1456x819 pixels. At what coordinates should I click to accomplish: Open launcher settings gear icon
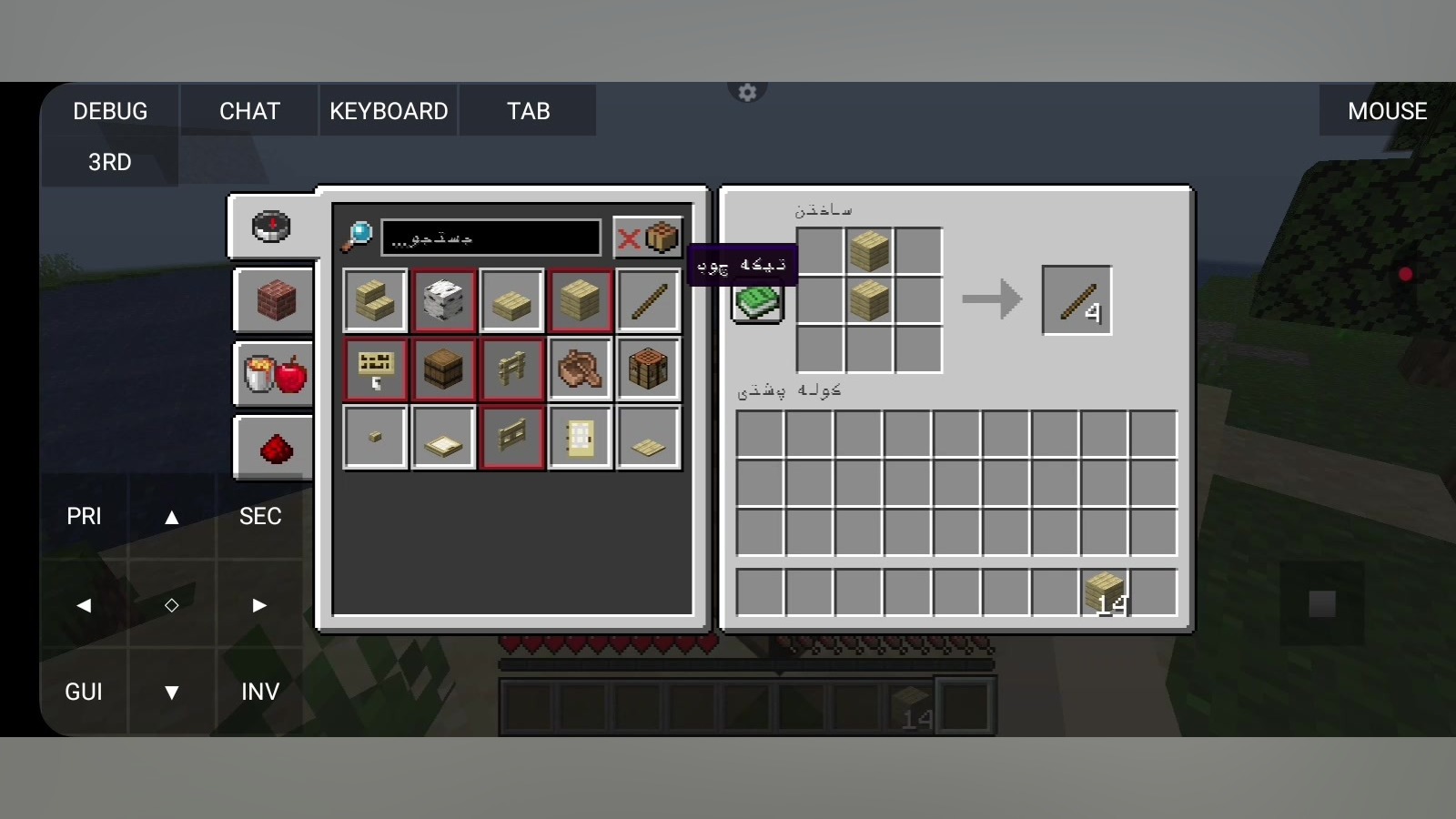(x=747, y=92)
